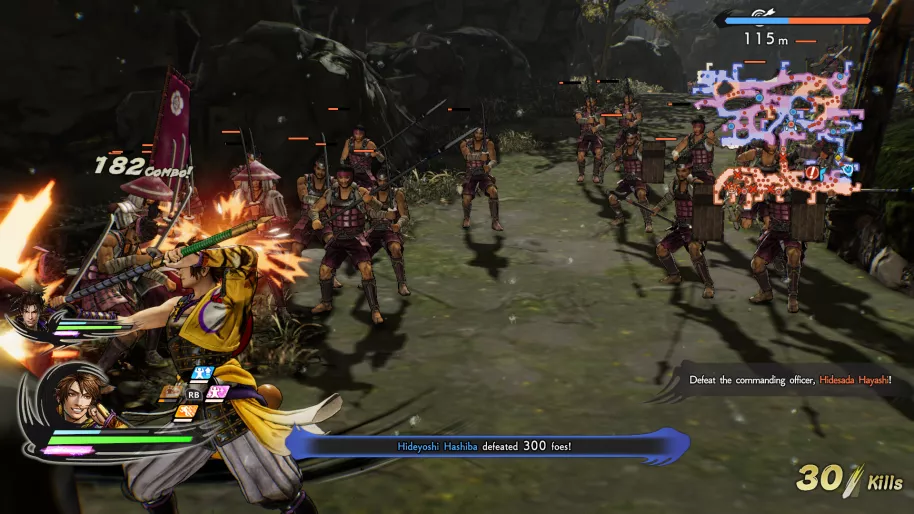This screenshot has height=514, width=914.
Task: Click the red exclamation objective marker on minimap
Action: point(812,173)
